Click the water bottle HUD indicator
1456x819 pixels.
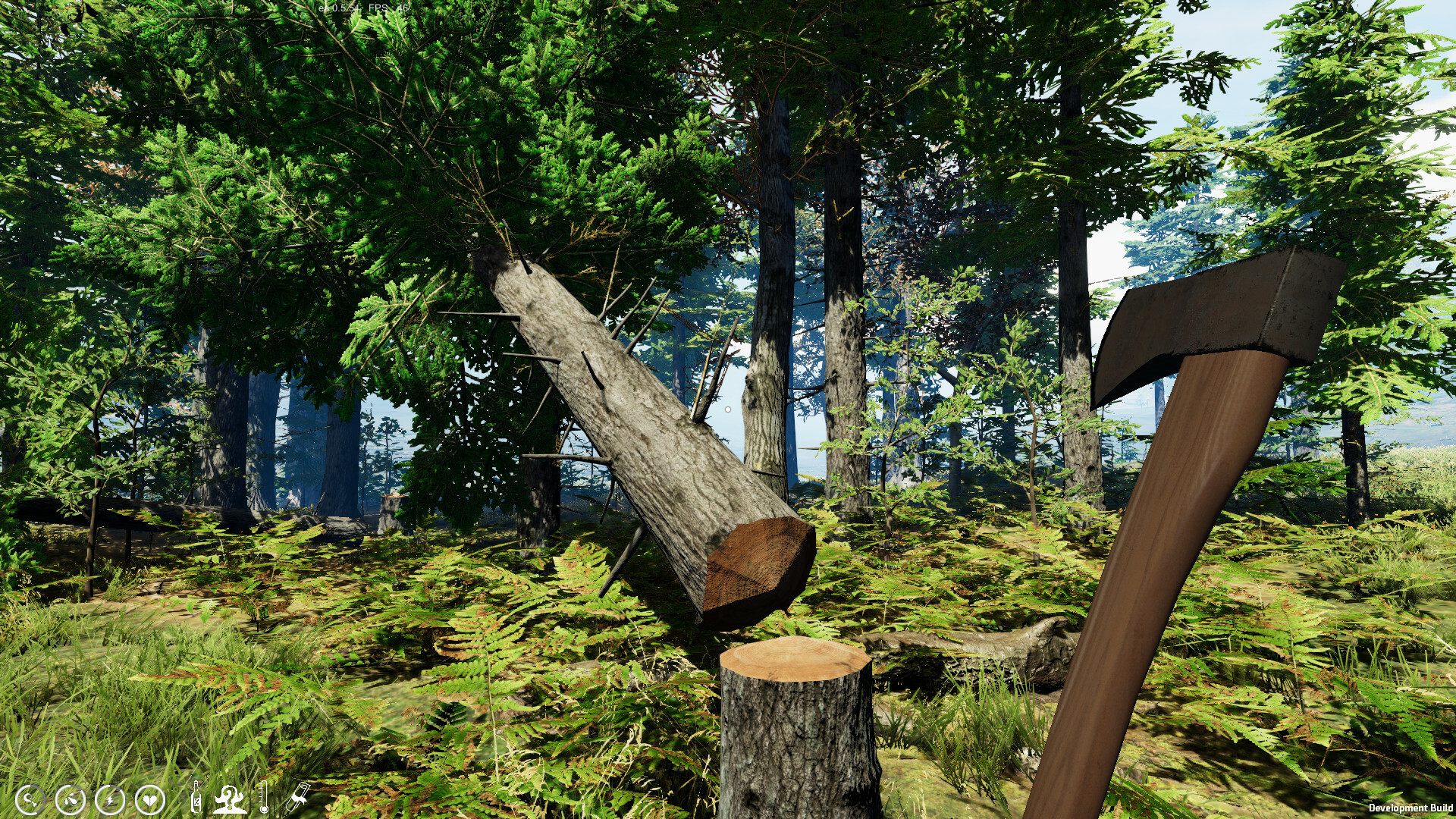pyautogui.click(x=196, y=797)
